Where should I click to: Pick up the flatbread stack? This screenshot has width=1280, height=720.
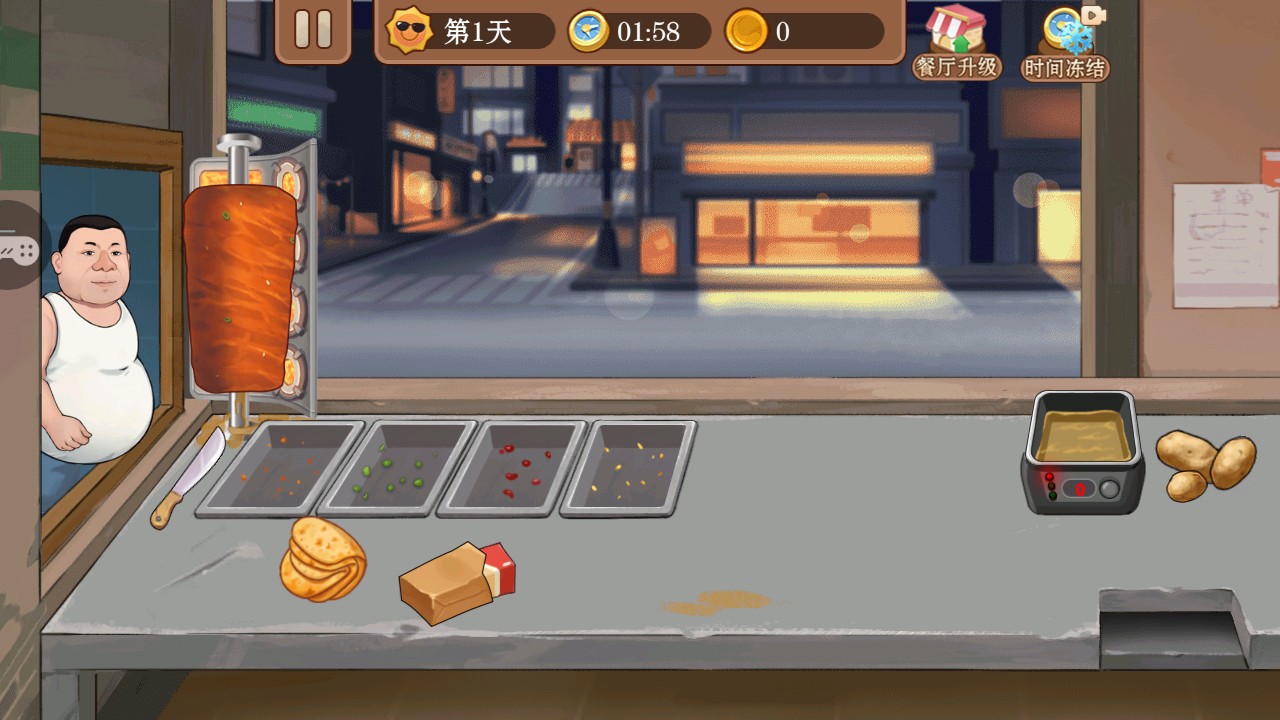tap(321, 559)
